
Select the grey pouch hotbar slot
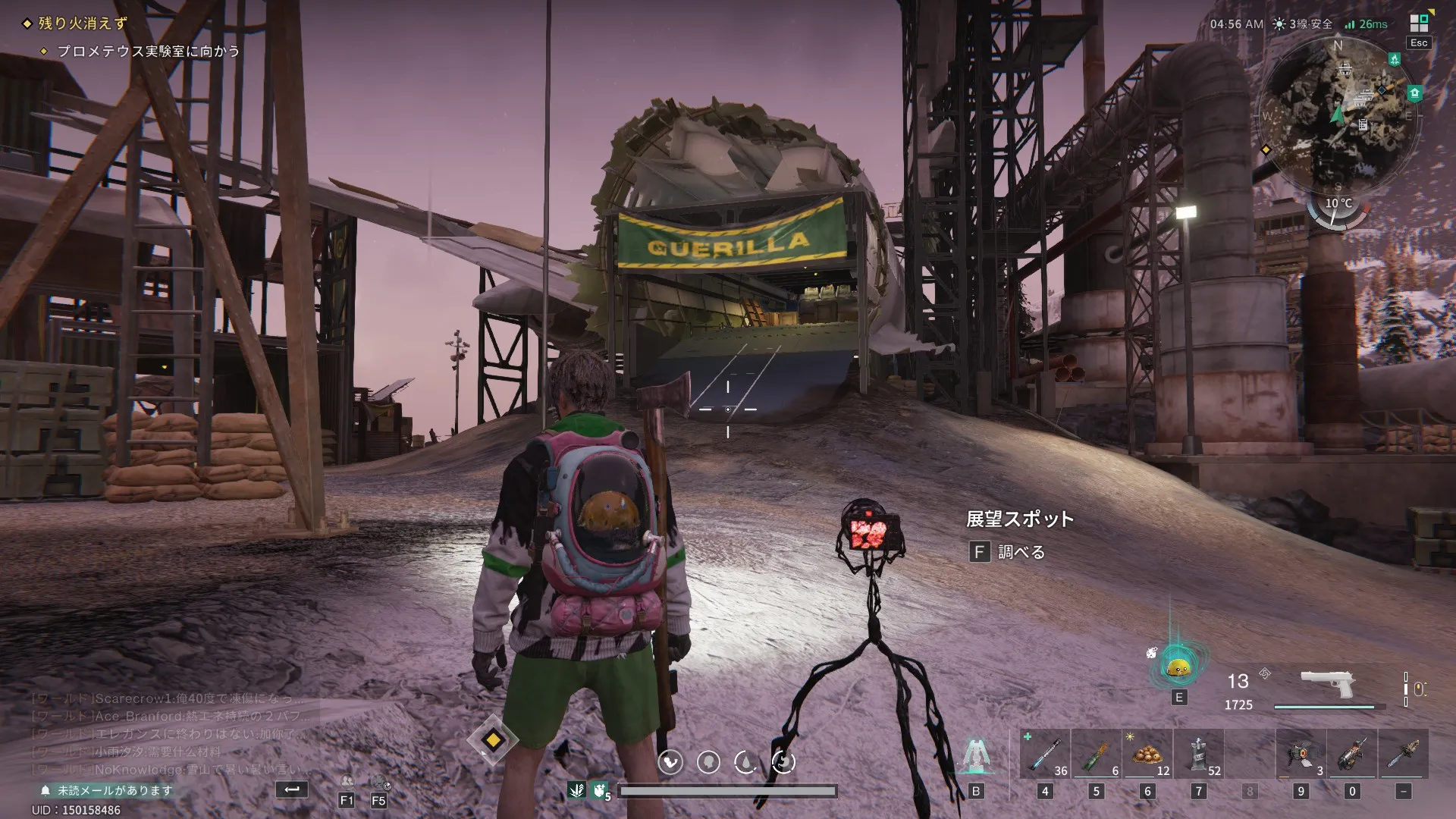[x=1198, y=755]
